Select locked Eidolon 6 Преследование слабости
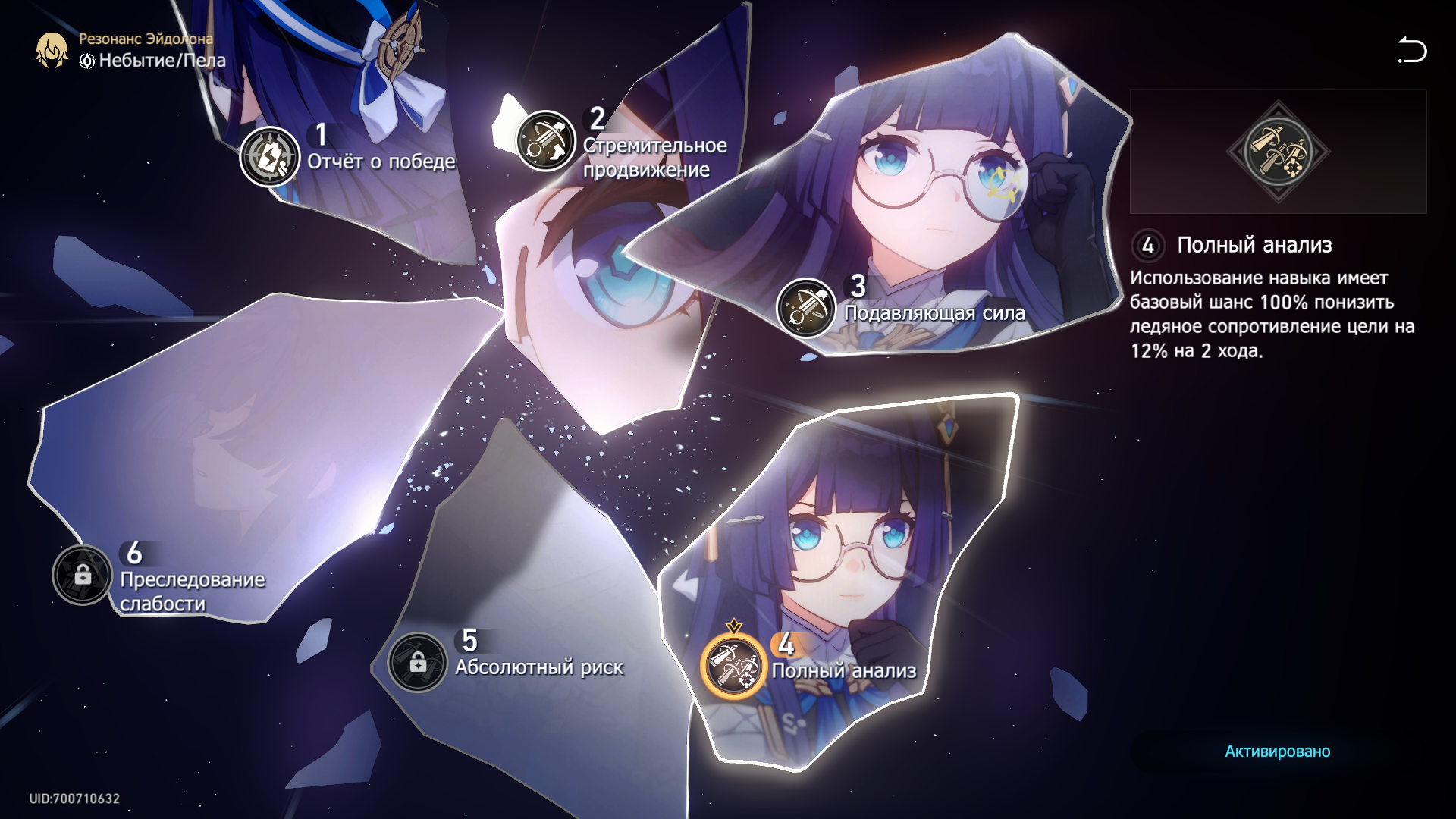 point(82,575)
